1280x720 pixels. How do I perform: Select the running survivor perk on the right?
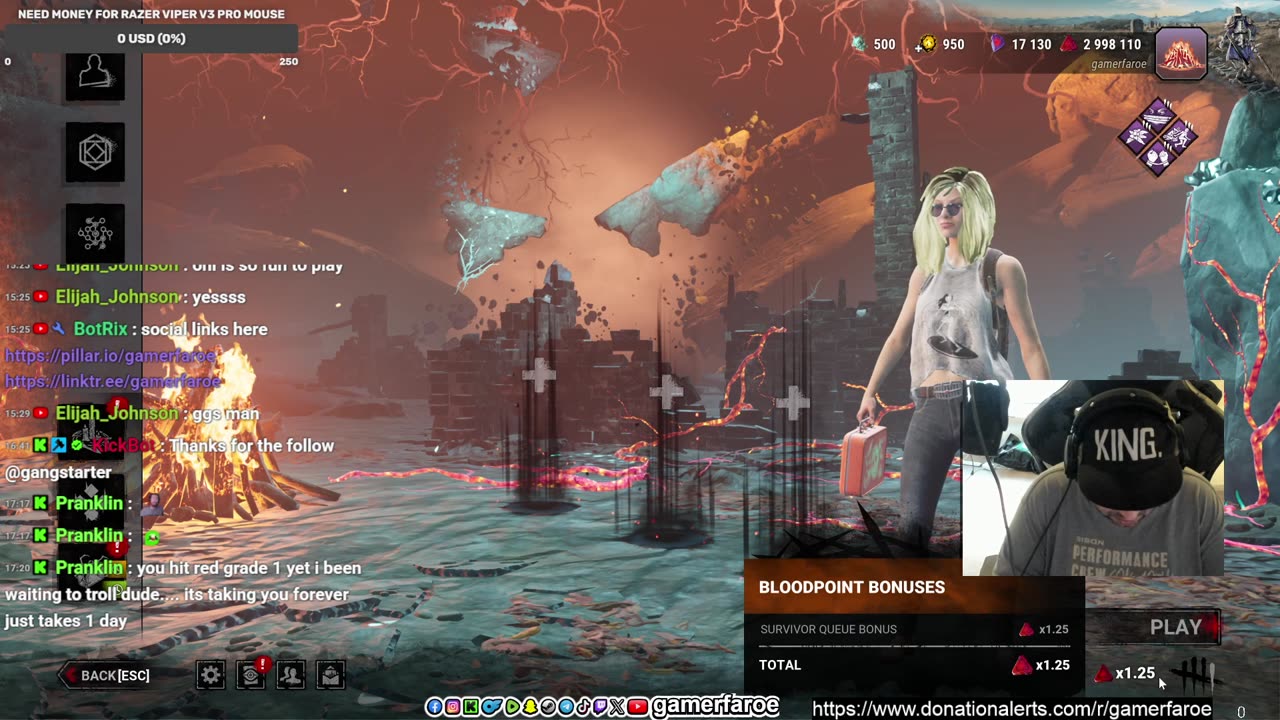tap(1179, 135)
